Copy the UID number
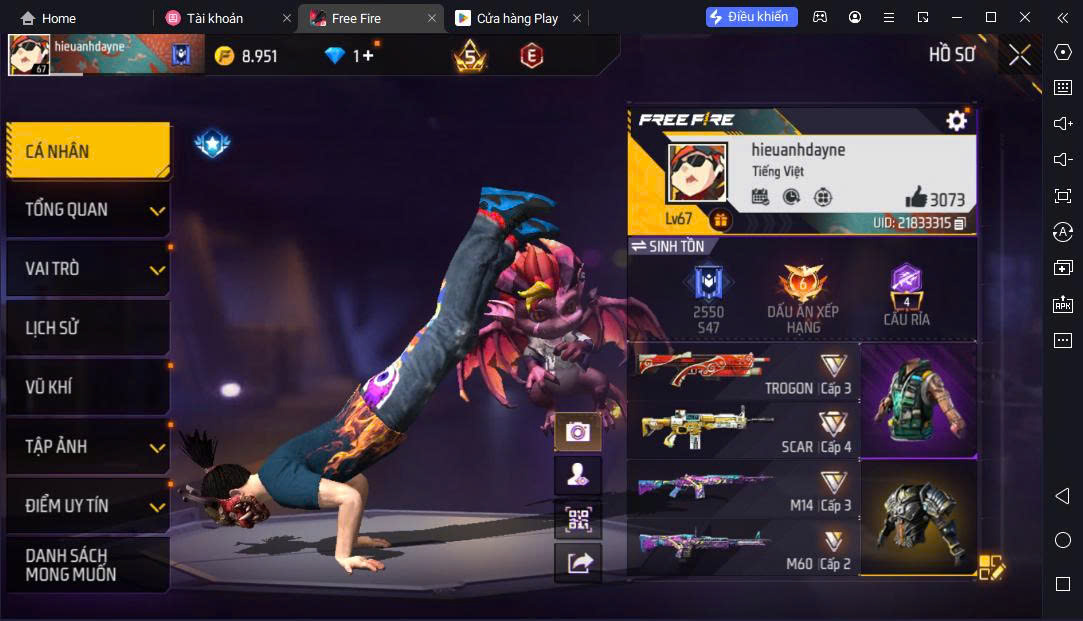This screenshot has height=621, width=1083. (x=960, y=223)
